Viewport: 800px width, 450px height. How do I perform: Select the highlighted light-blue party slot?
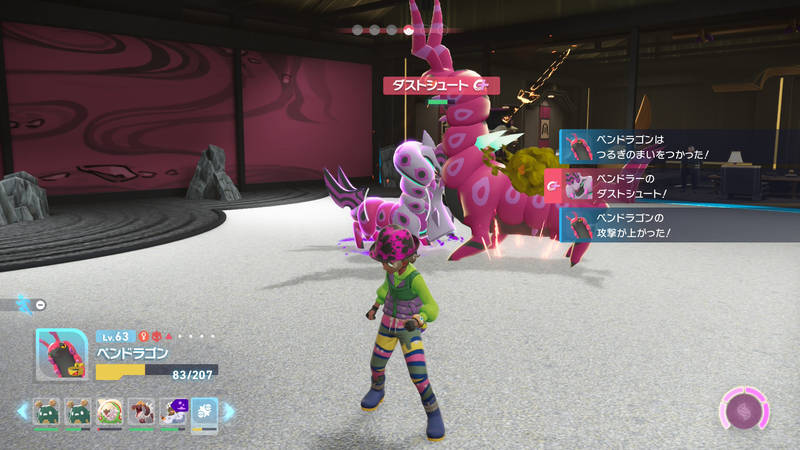(x=204, y=412)
